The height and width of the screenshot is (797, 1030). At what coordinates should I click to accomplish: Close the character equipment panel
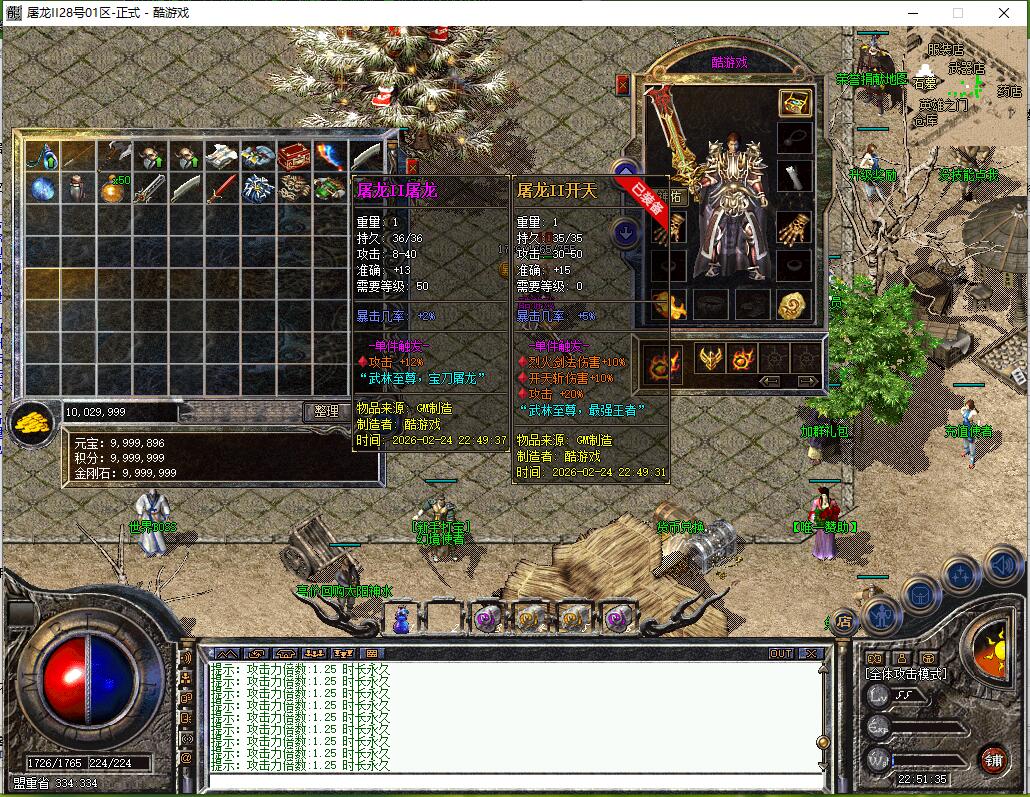pos(623,85)
